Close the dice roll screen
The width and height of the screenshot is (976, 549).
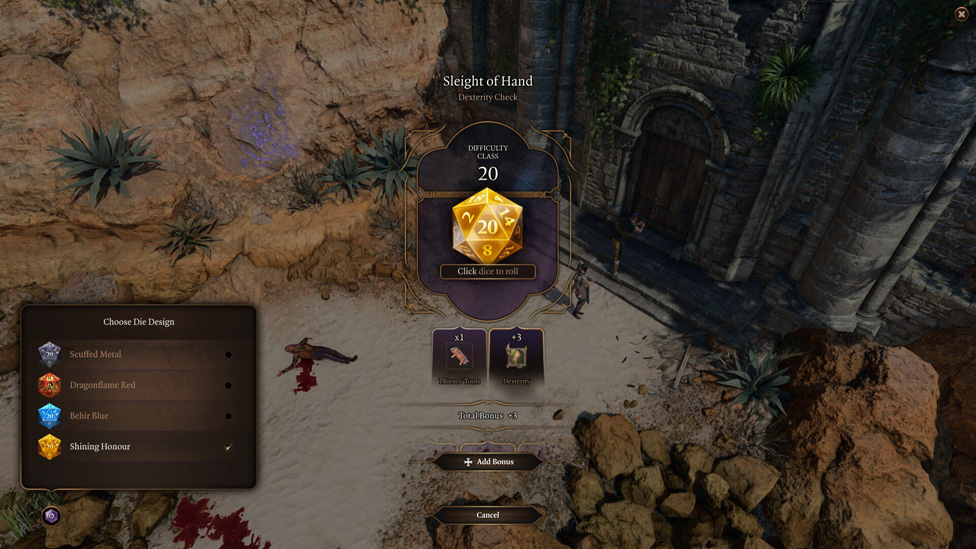961,14
